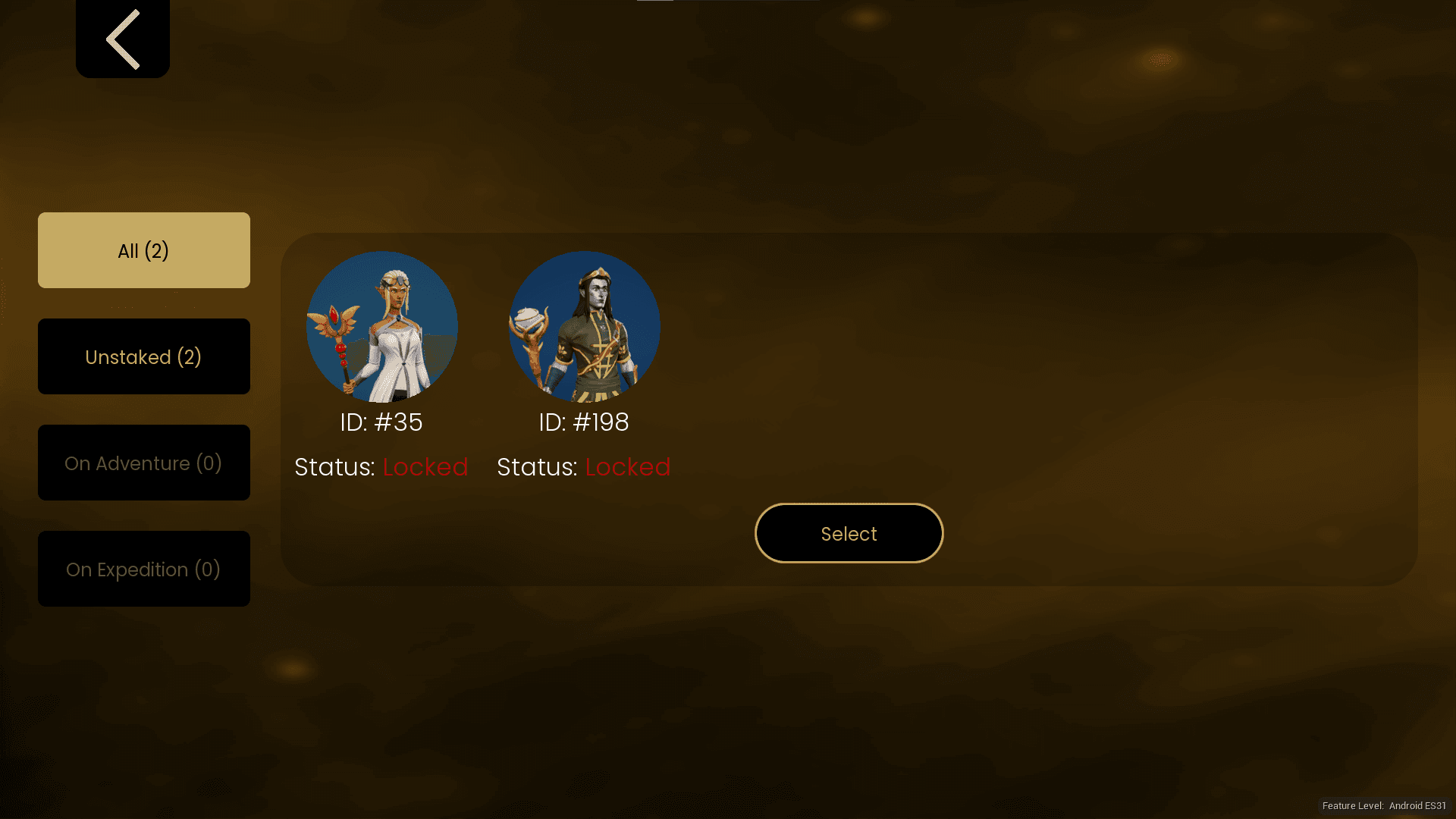Screen dimensions: 1456x819
Task: Show the Unstaked (2) characters
Action: point(144,356)
